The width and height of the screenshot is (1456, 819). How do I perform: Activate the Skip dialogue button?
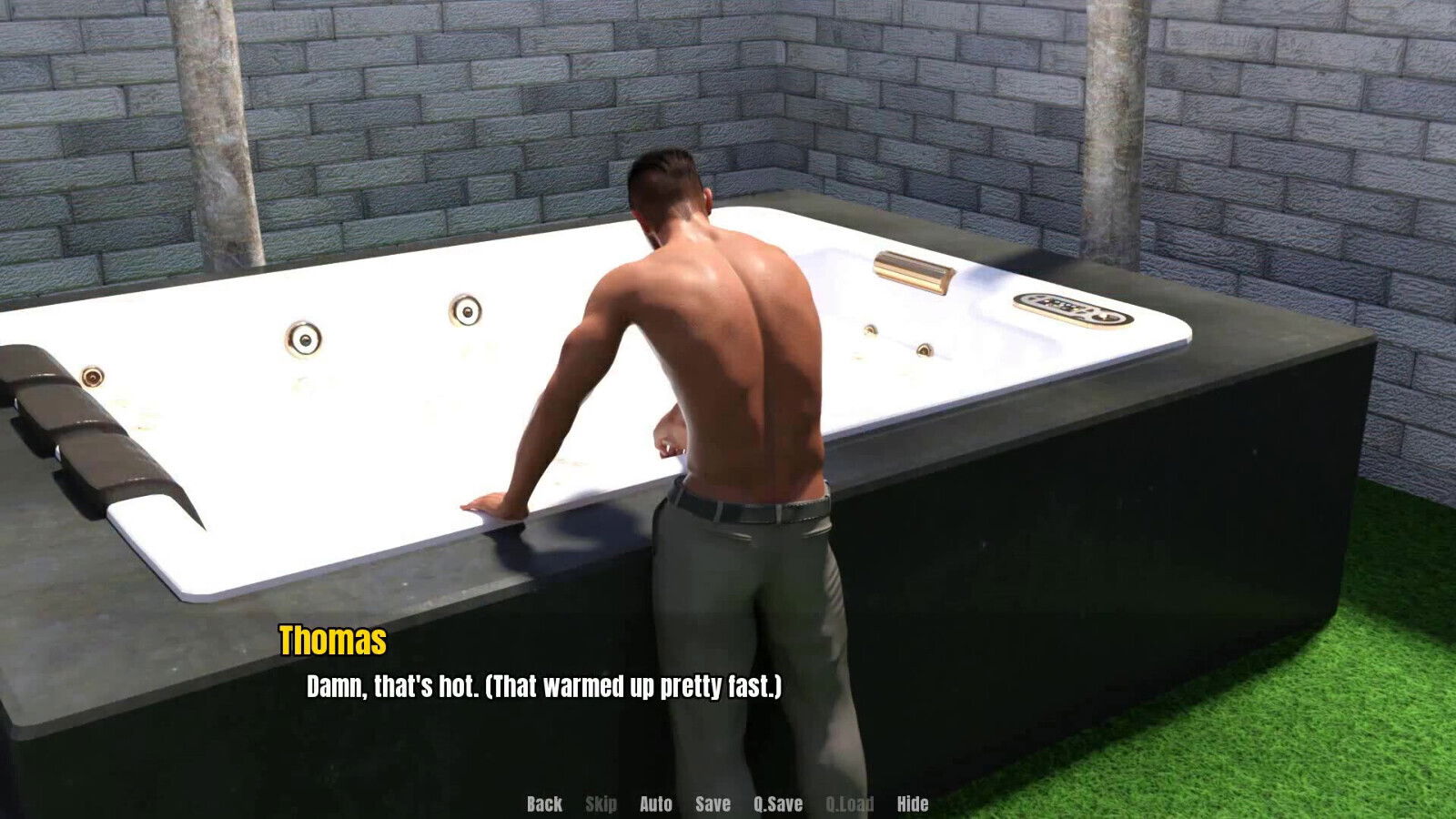pyautogui.click(x=601, y=804)
